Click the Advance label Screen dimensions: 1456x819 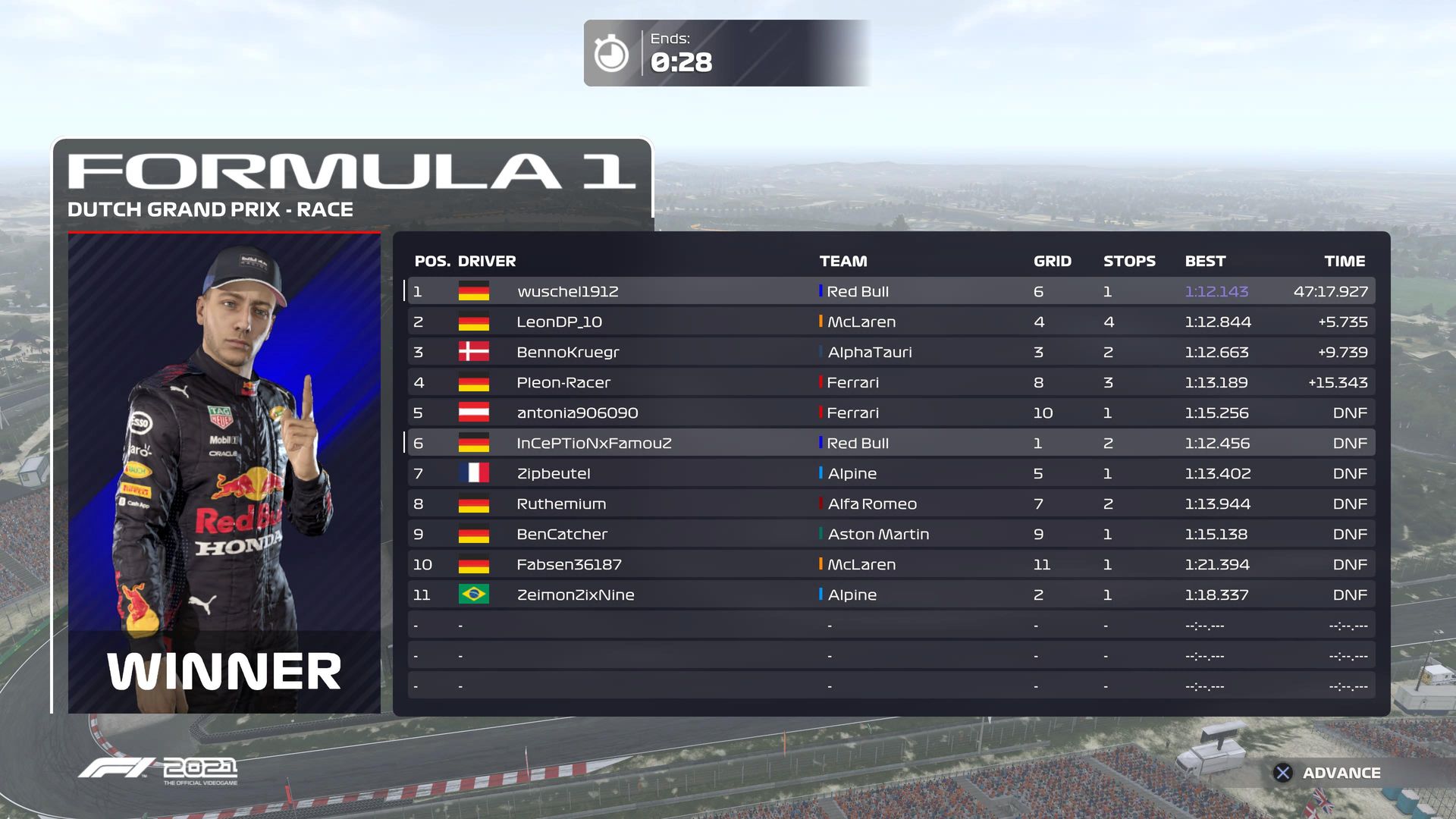(1341, 773)
